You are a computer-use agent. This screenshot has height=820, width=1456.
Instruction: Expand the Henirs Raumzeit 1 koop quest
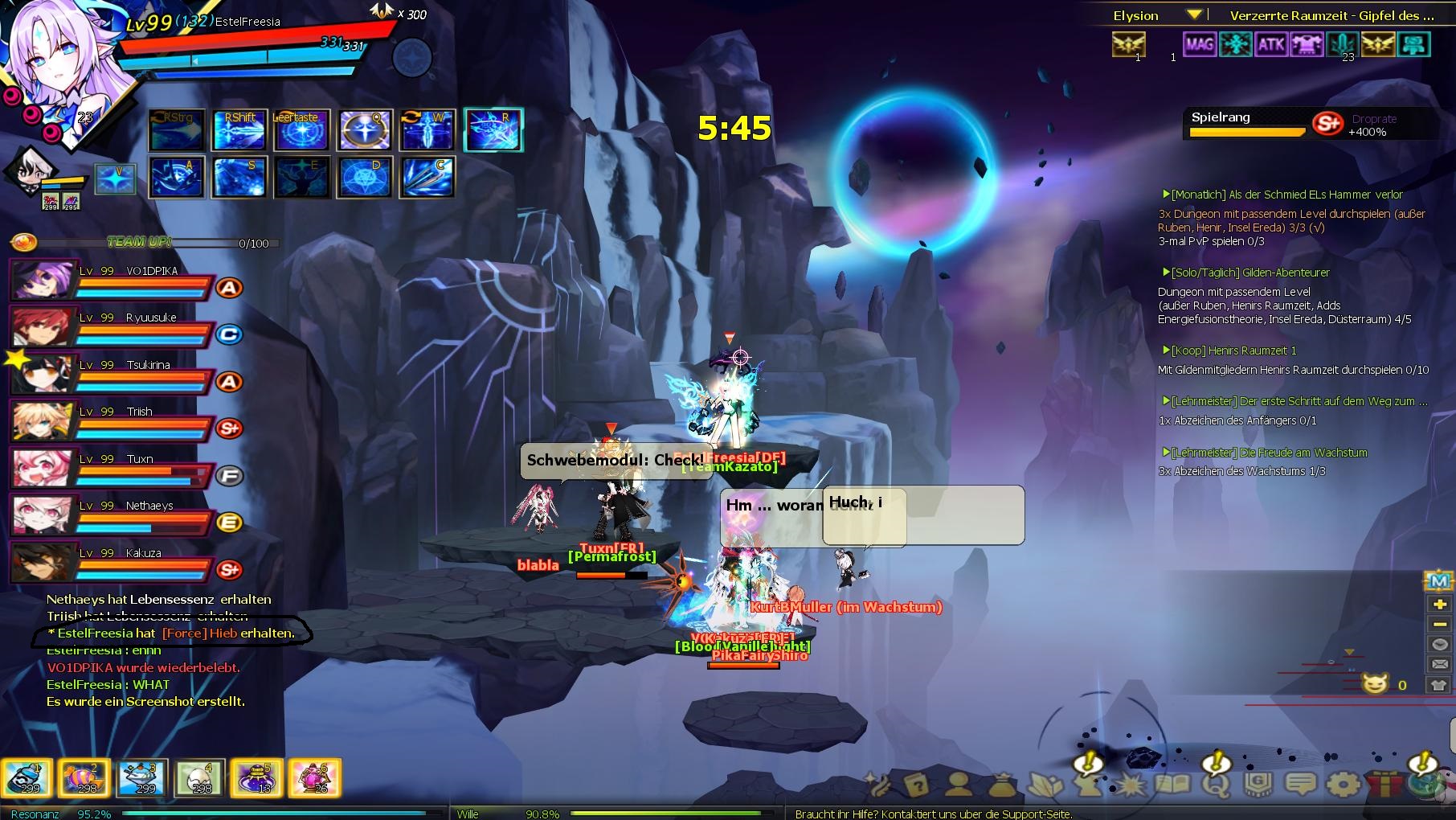click(x=1233, y=351)
